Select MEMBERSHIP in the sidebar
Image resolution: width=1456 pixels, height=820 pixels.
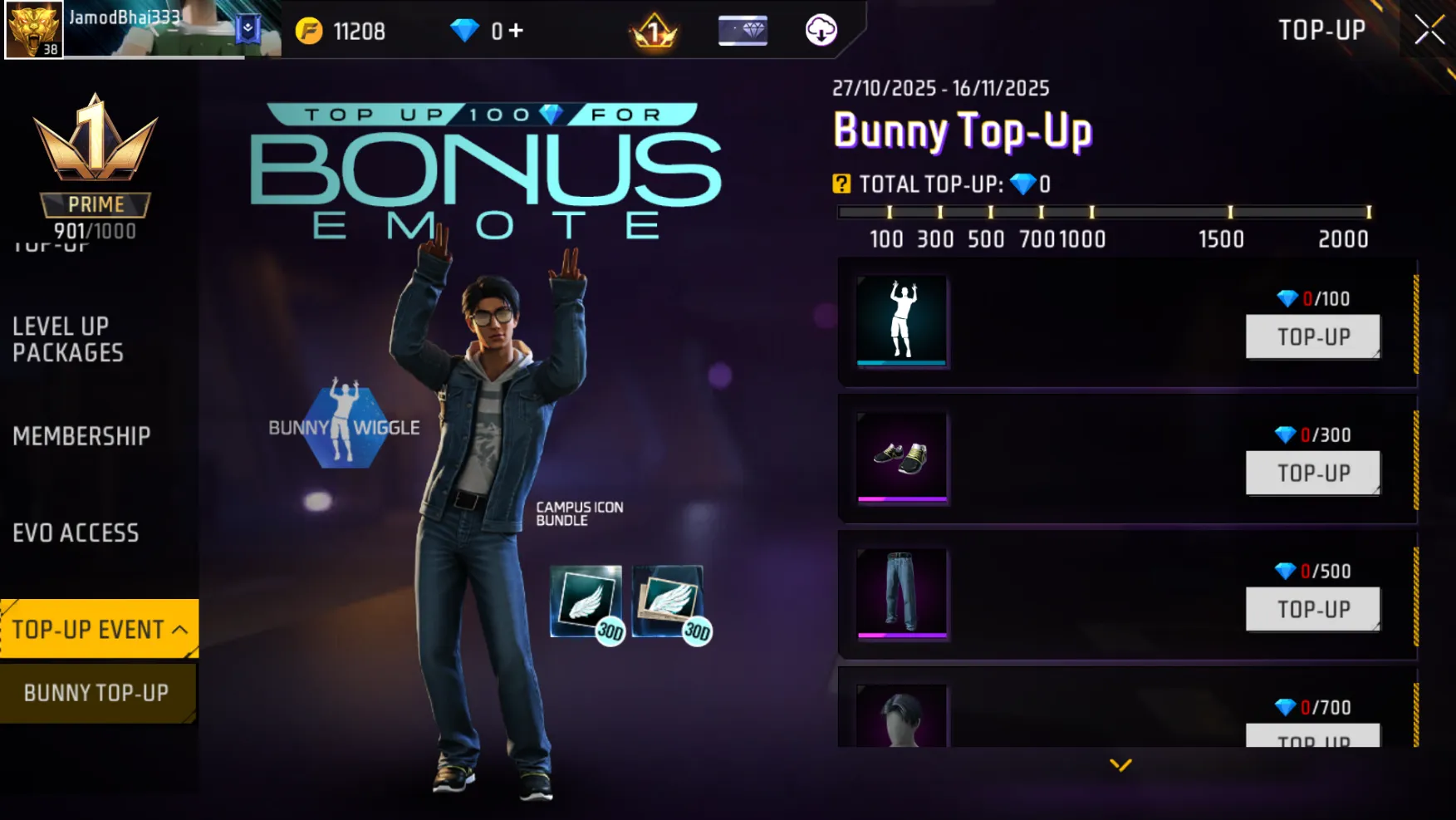[81, 436]
